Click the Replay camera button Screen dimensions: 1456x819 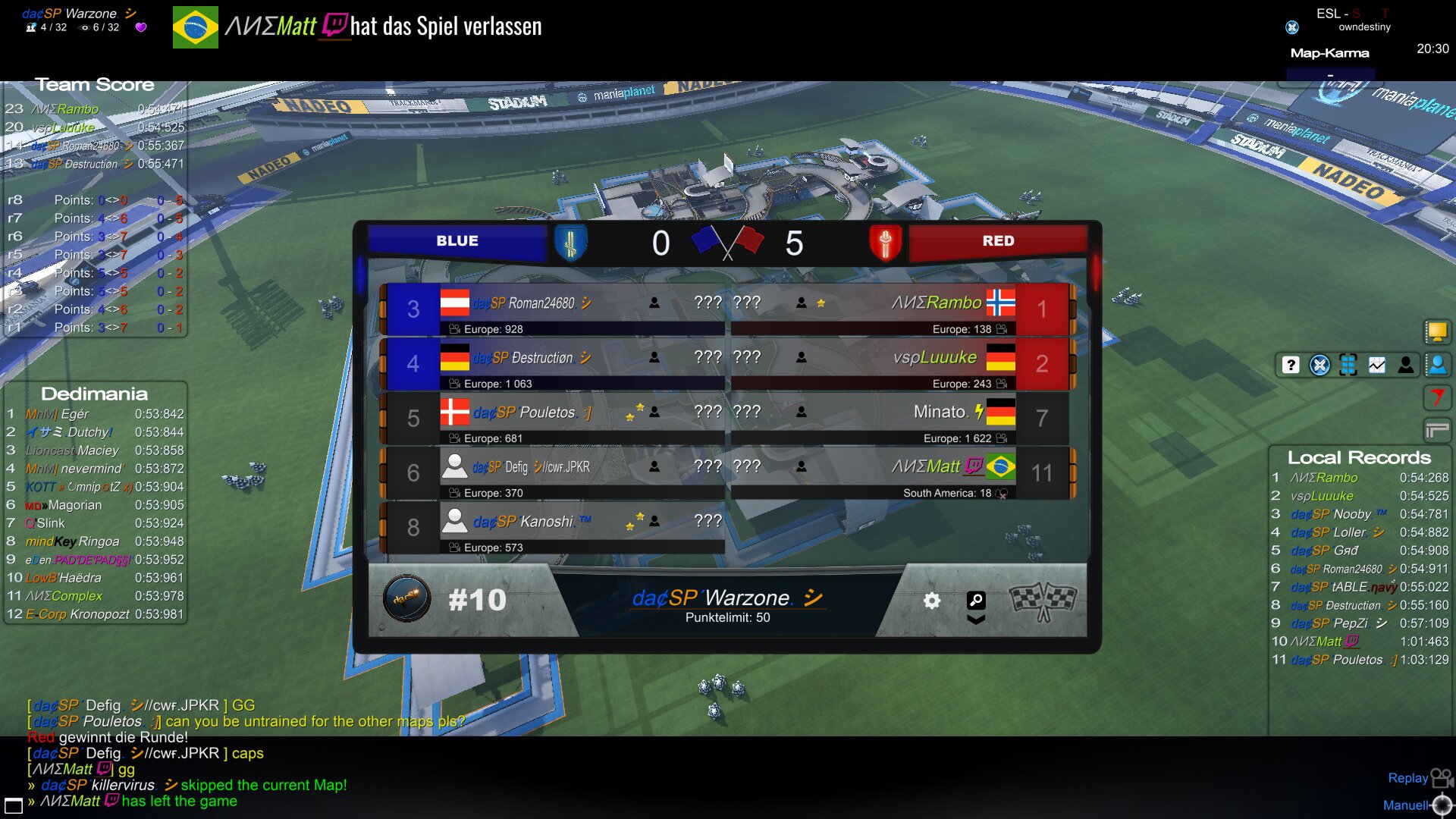click(1441, 778)
